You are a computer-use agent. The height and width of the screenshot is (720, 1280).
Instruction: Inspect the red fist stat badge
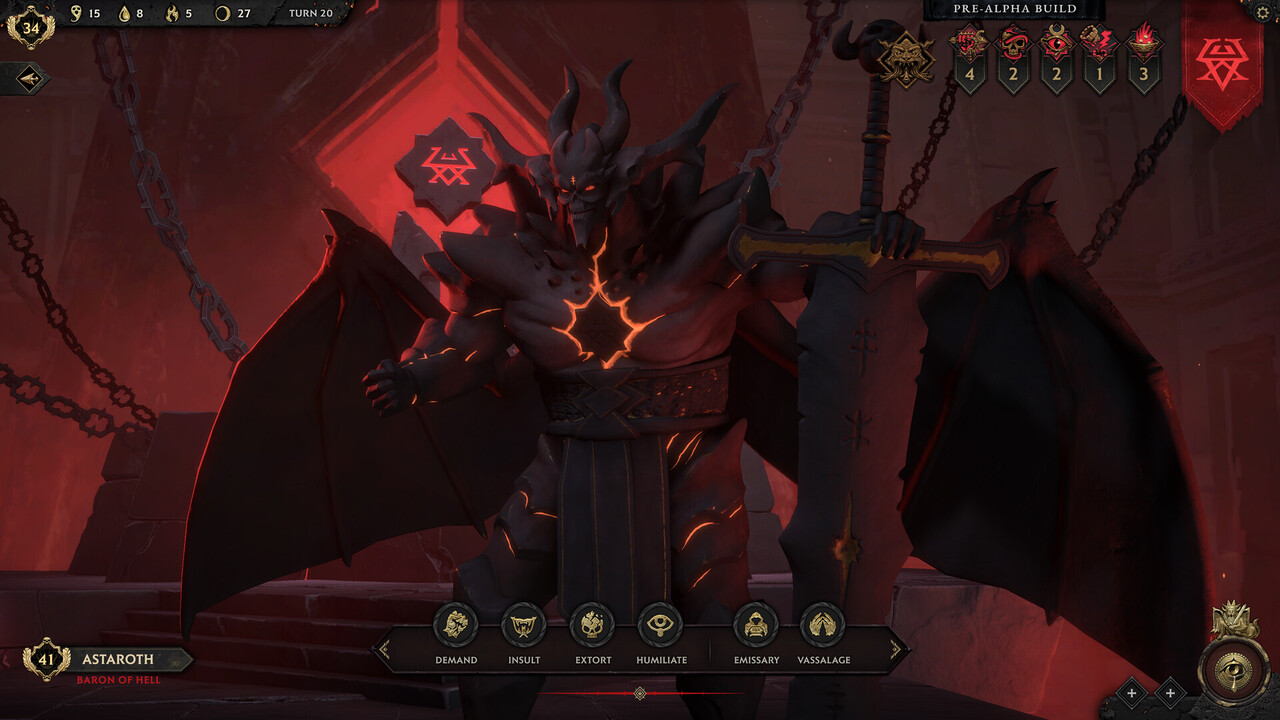click(969, 45)
